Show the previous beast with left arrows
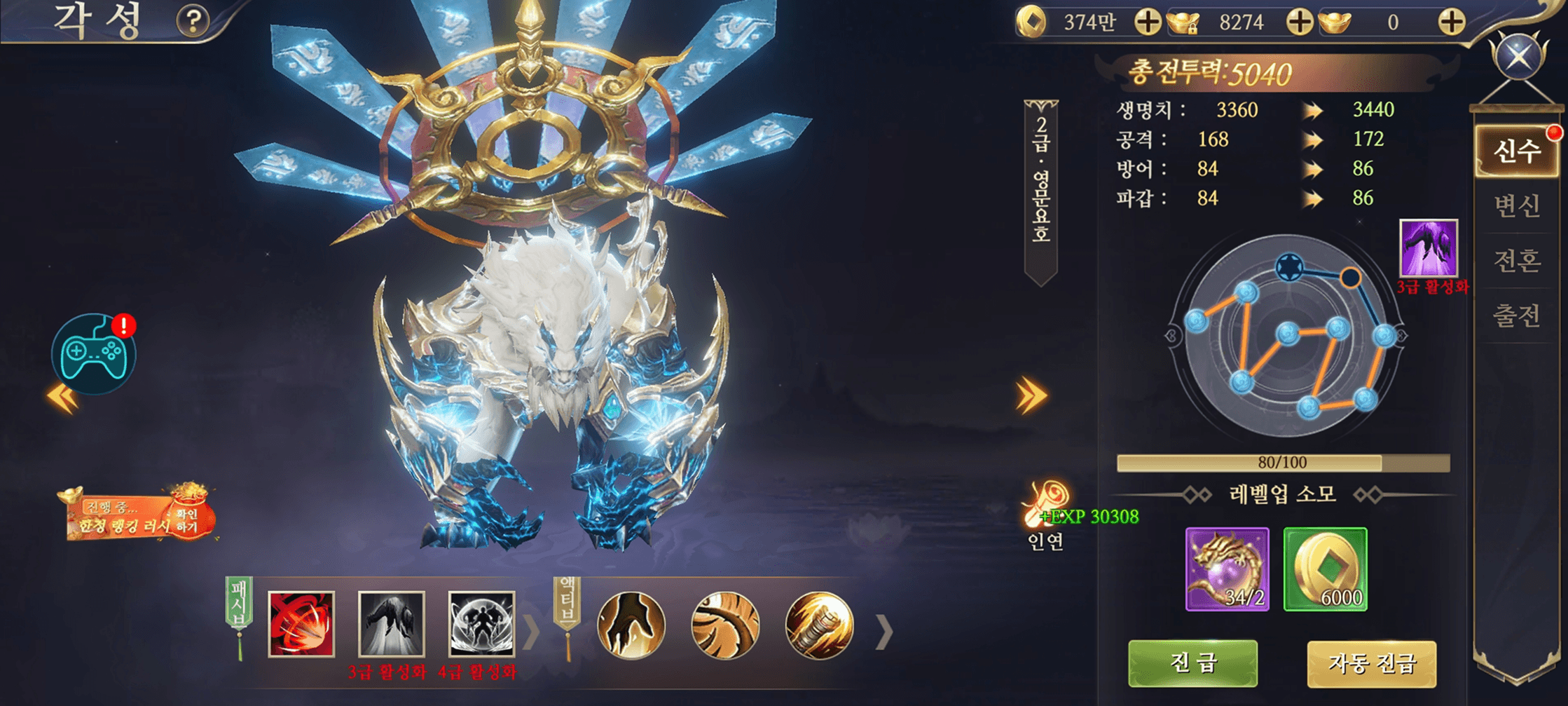Viewport: 1568px width, 706px height. [63, 398]
